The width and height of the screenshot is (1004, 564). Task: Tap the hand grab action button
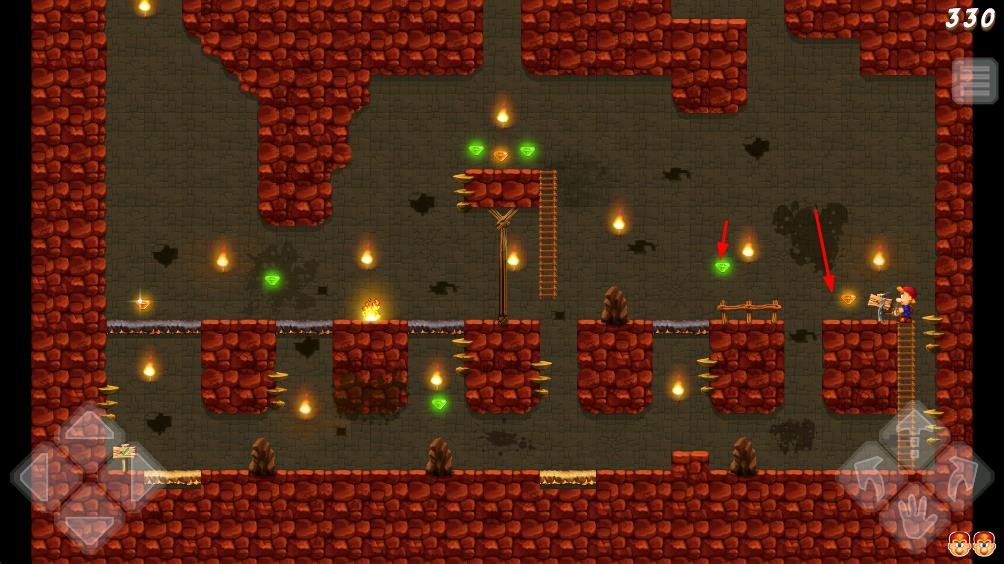(x=916, y=518)
